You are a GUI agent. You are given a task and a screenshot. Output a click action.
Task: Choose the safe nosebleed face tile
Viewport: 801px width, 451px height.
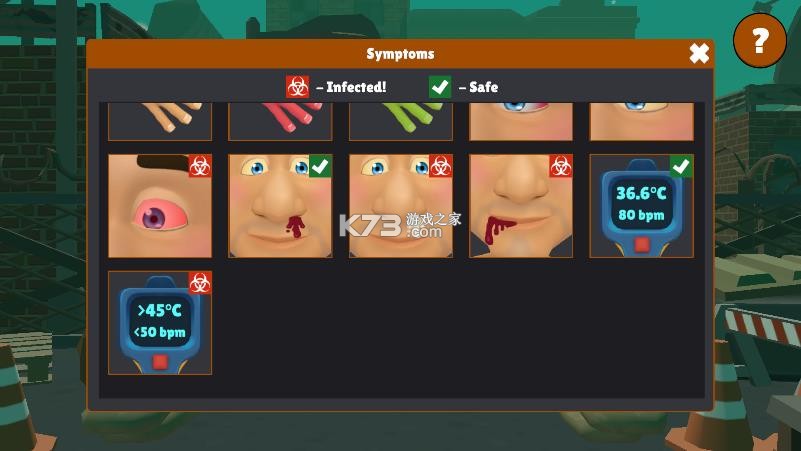(x=280, y=206)
